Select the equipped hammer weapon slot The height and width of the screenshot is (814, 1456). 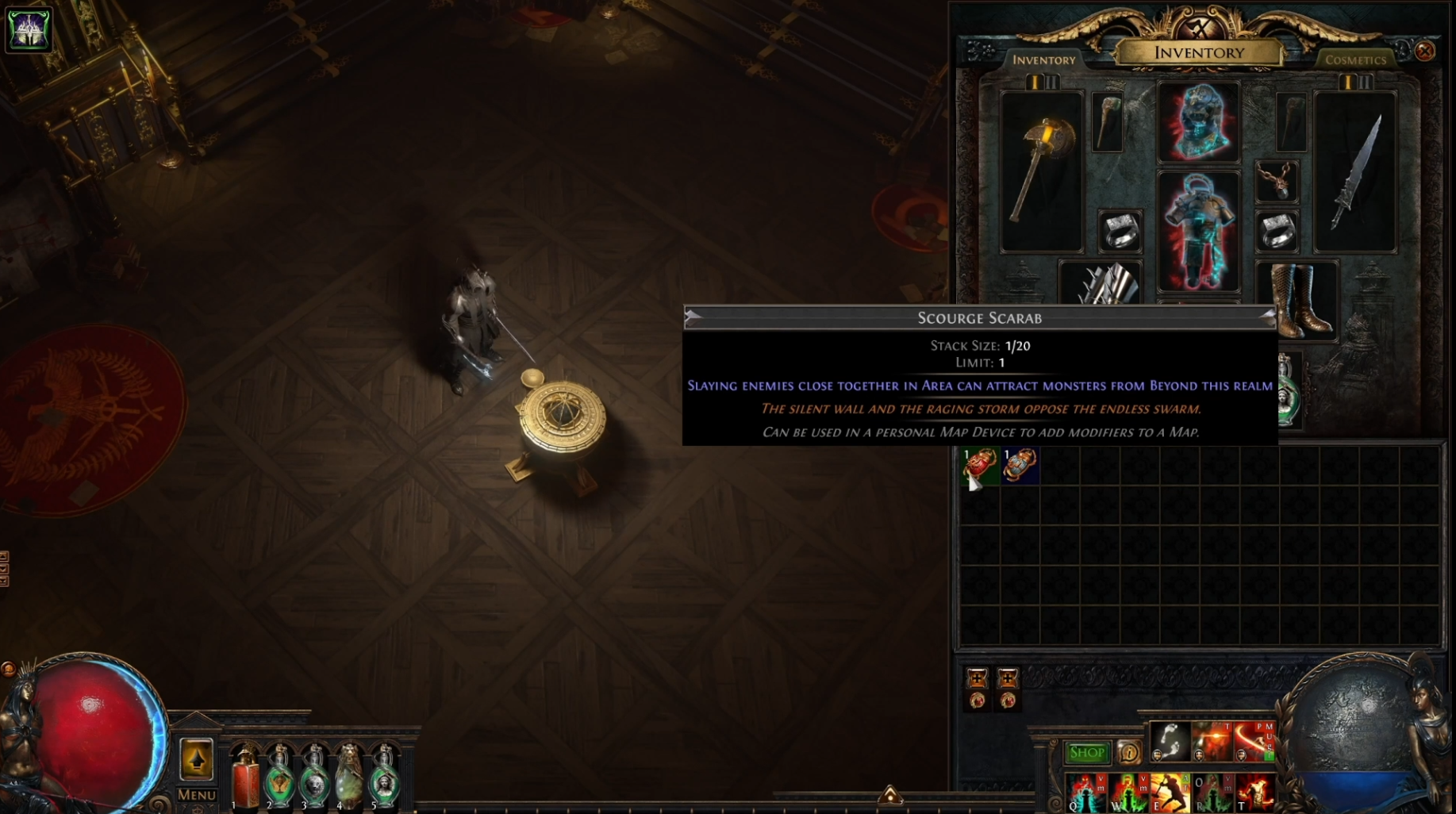pyautogui.click(x=1041, y=171)
